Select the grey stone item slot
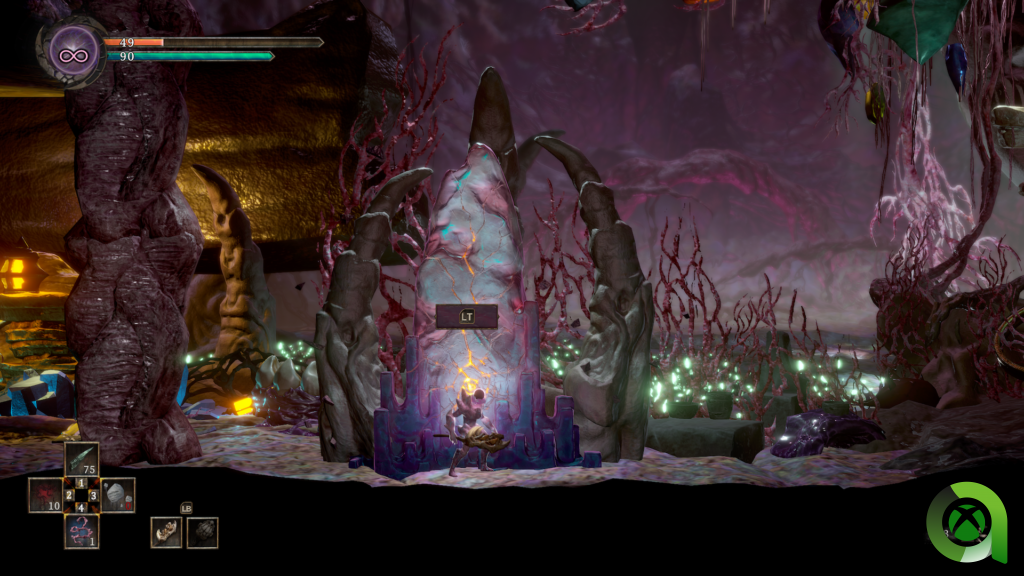 118,494
